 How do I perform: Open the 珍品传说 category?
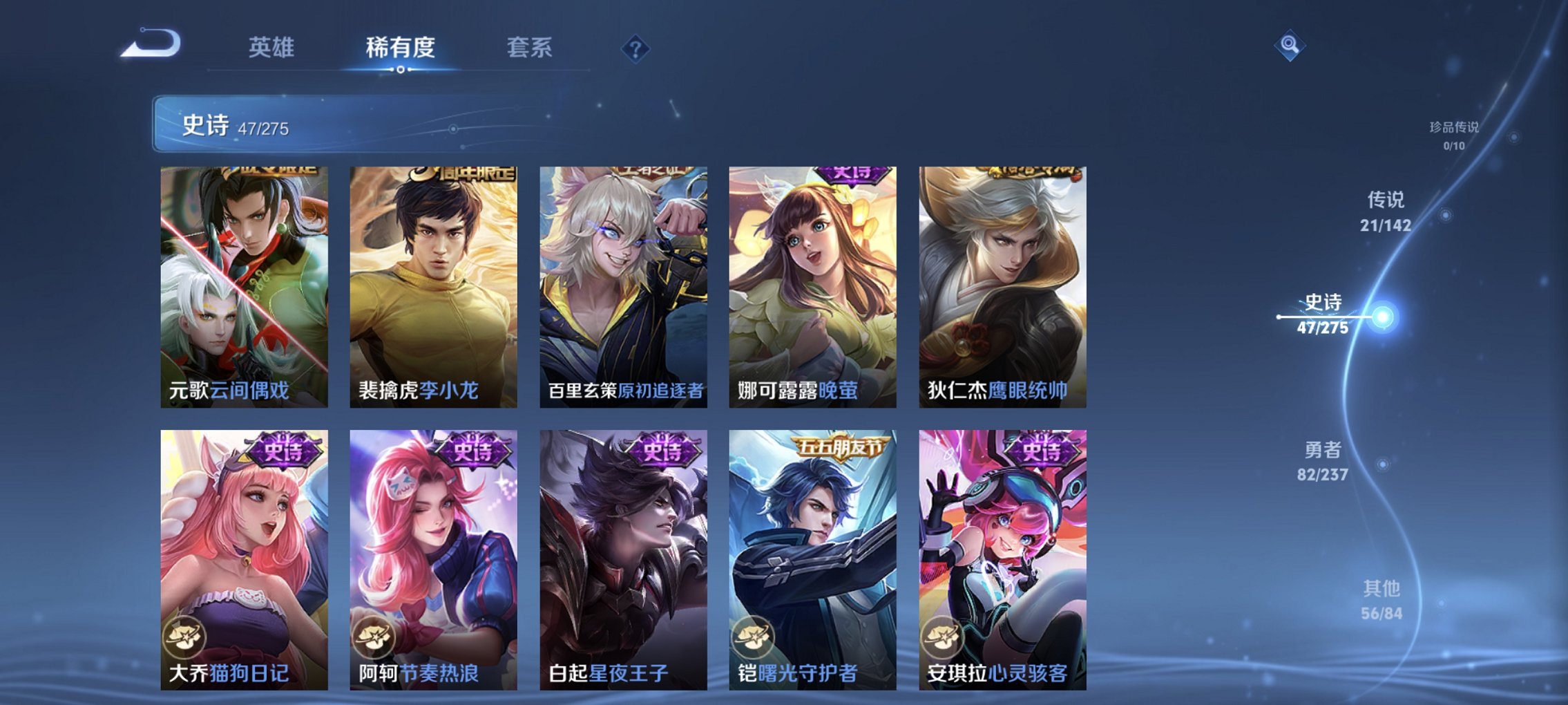[x=1454, y=135]
